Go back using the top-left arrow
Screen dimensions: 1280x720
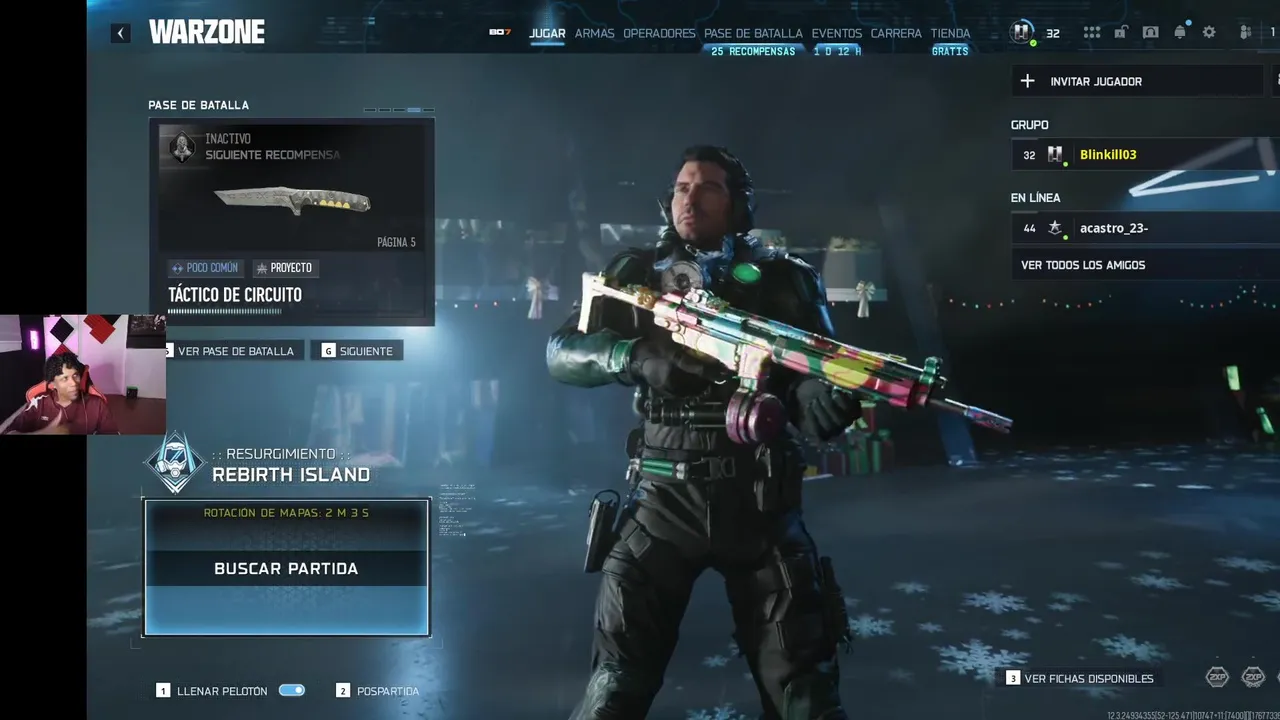pos(120,33)
